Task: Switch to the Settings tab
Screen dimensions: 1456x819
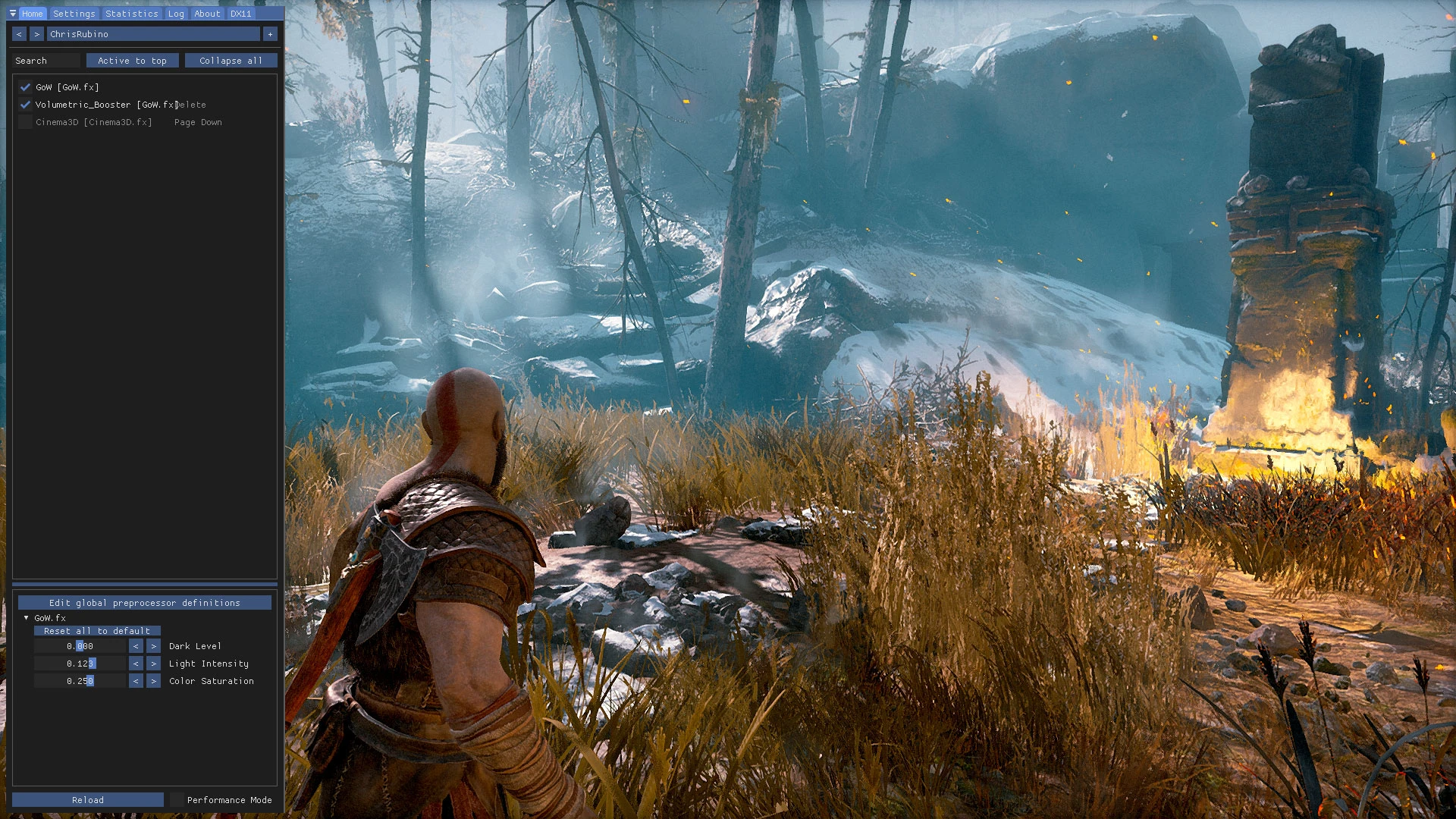Action: tap(74, 13)
